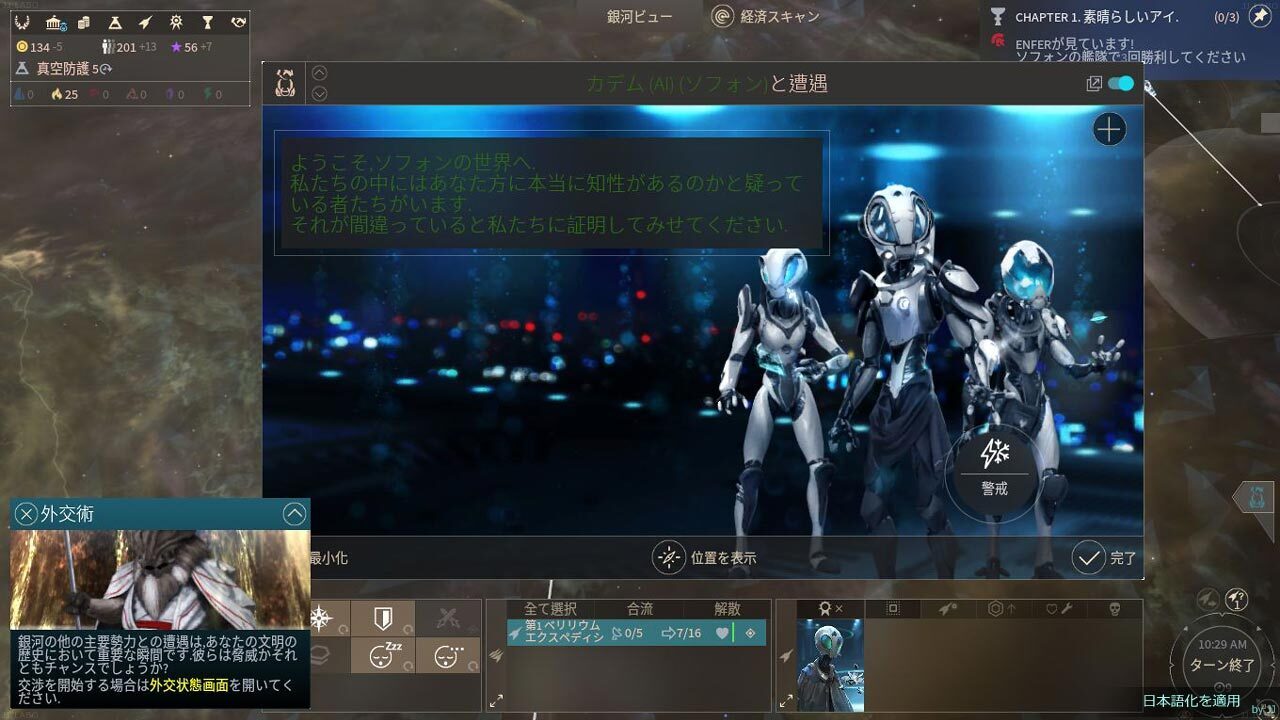Collapse the encounter window with the up chevron
Image resolution: width=1280 pixels, height=720 pixels.
click(x=319, y=71)
